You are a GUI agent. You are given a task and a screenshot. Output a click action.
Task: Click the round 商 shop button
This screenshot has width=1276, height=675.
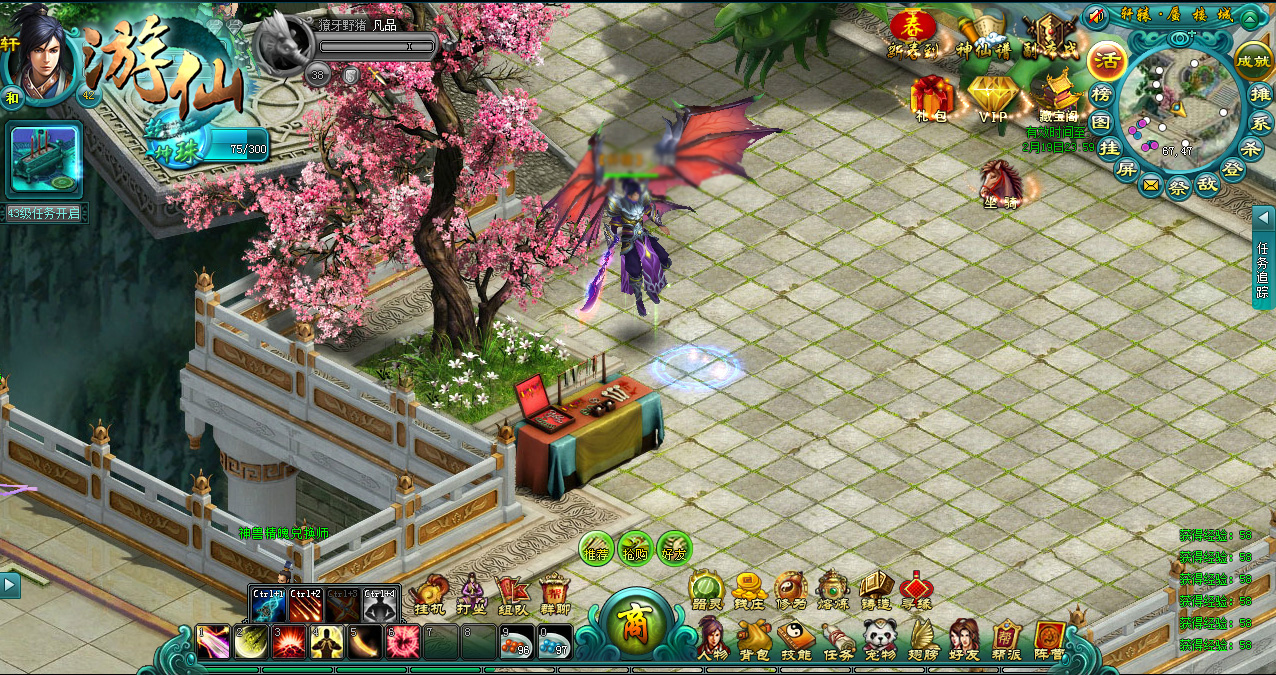tap(634, 624)
